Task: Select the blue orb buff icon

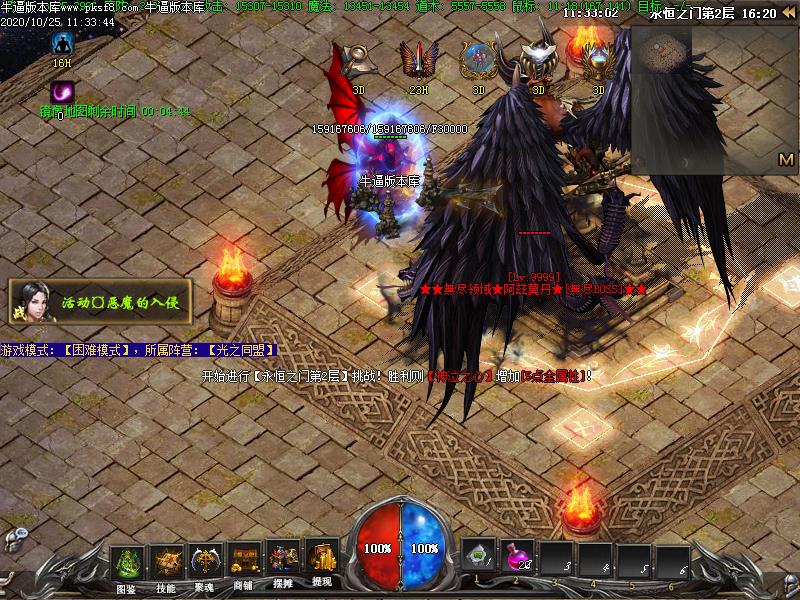Action: point(478,62)
